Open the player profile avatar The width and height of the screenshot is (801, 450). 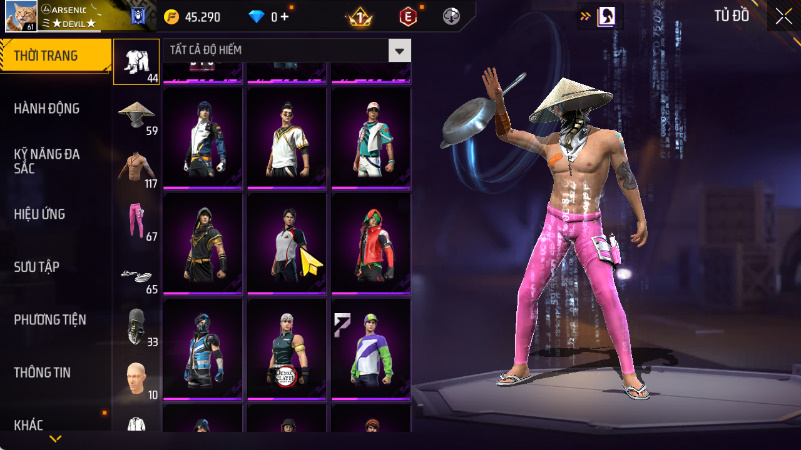19,16
